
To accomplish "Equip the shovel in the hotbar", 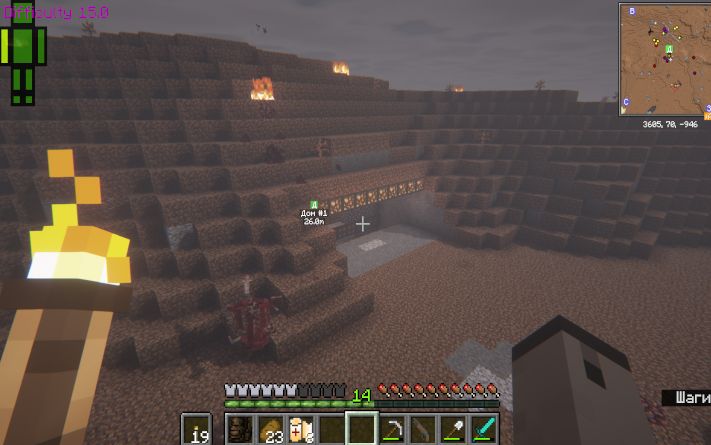I will [x=452, y=429].
